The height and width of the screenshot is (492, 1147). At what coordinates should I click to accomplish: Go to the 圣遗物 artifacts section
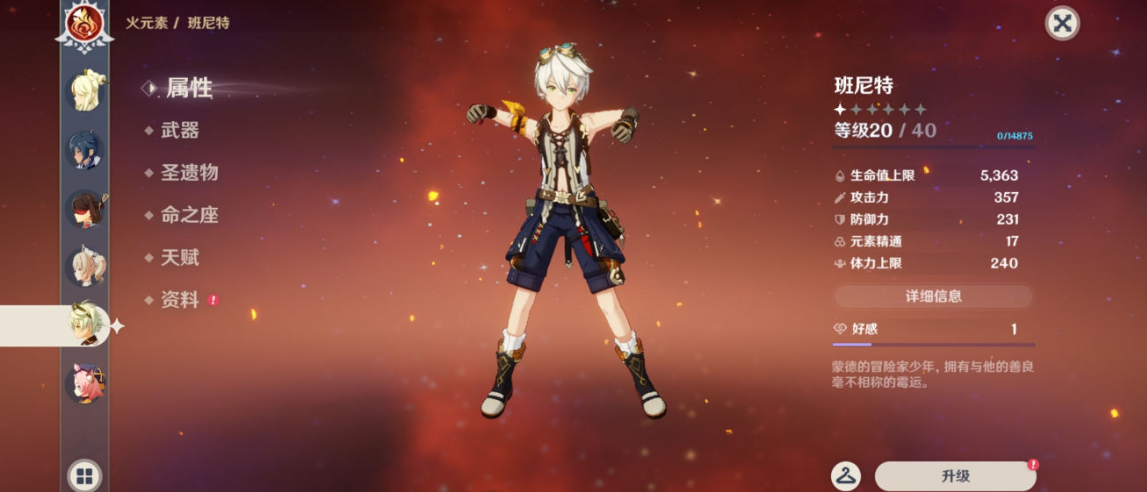(x=189, y=173)
